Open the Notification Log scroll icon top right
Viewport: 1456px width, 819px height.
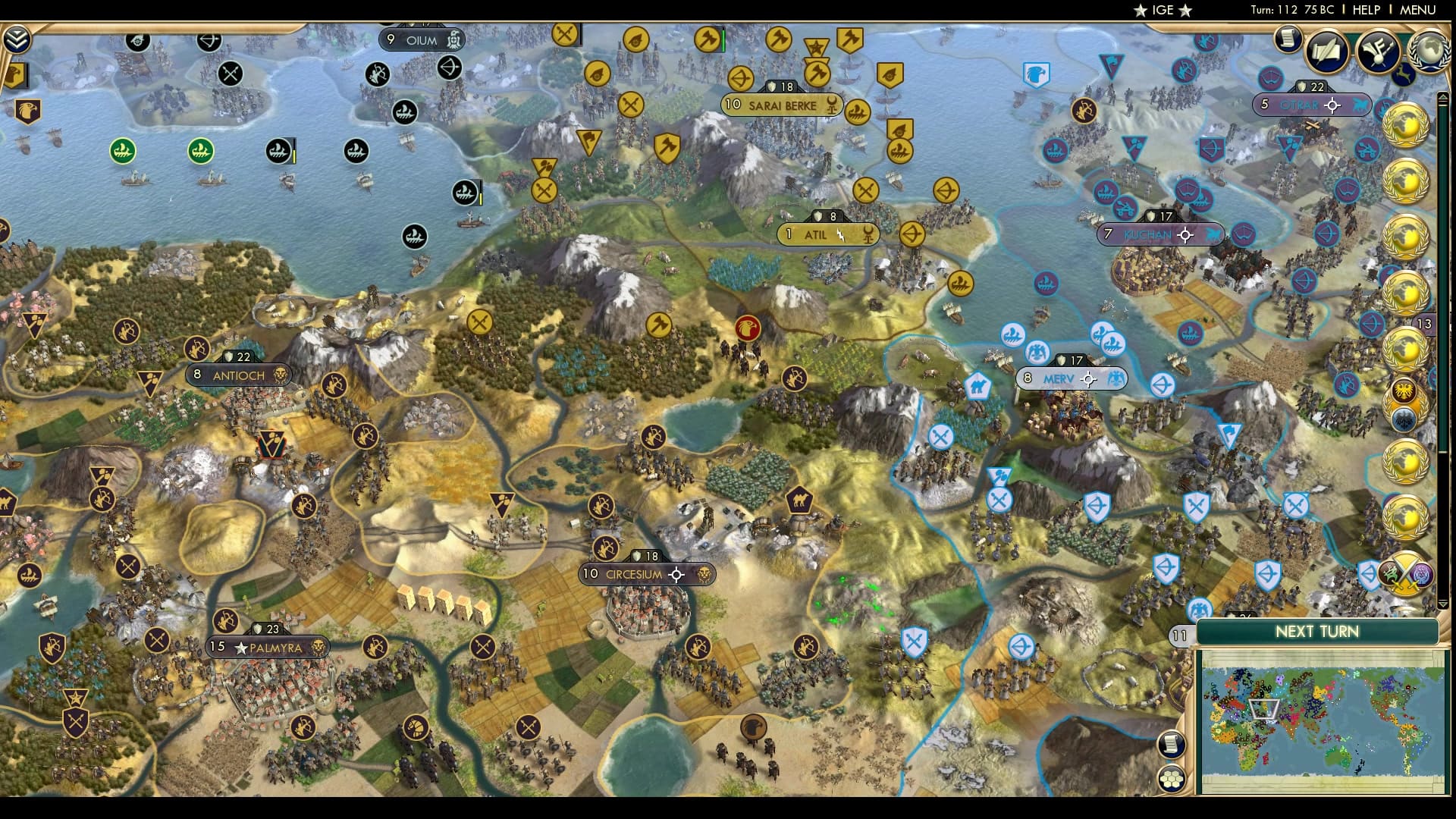tap(1287, 39)
